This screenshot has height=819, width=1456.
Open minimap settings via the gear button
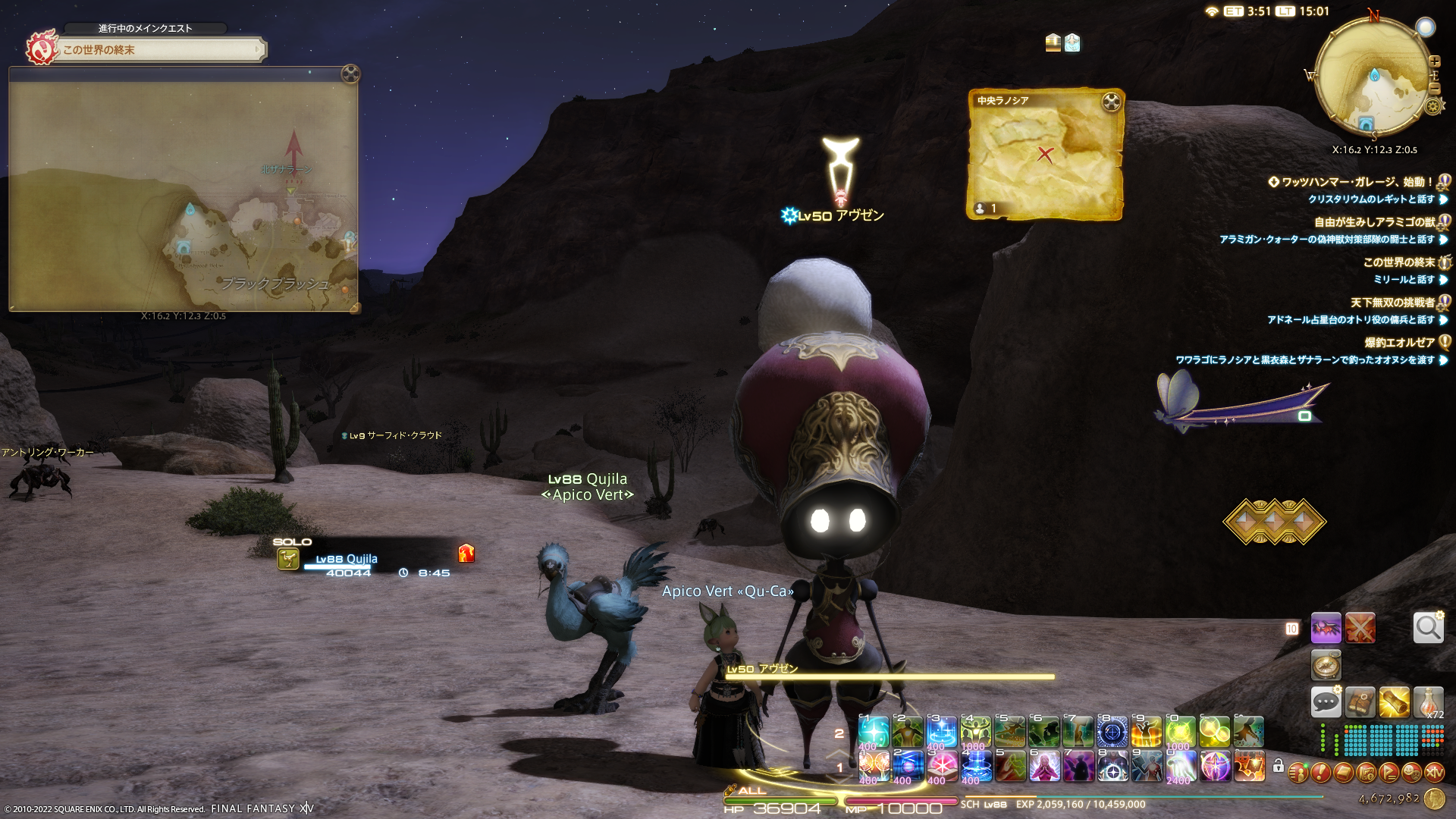pyautogui.click(x=1432, y=106)
